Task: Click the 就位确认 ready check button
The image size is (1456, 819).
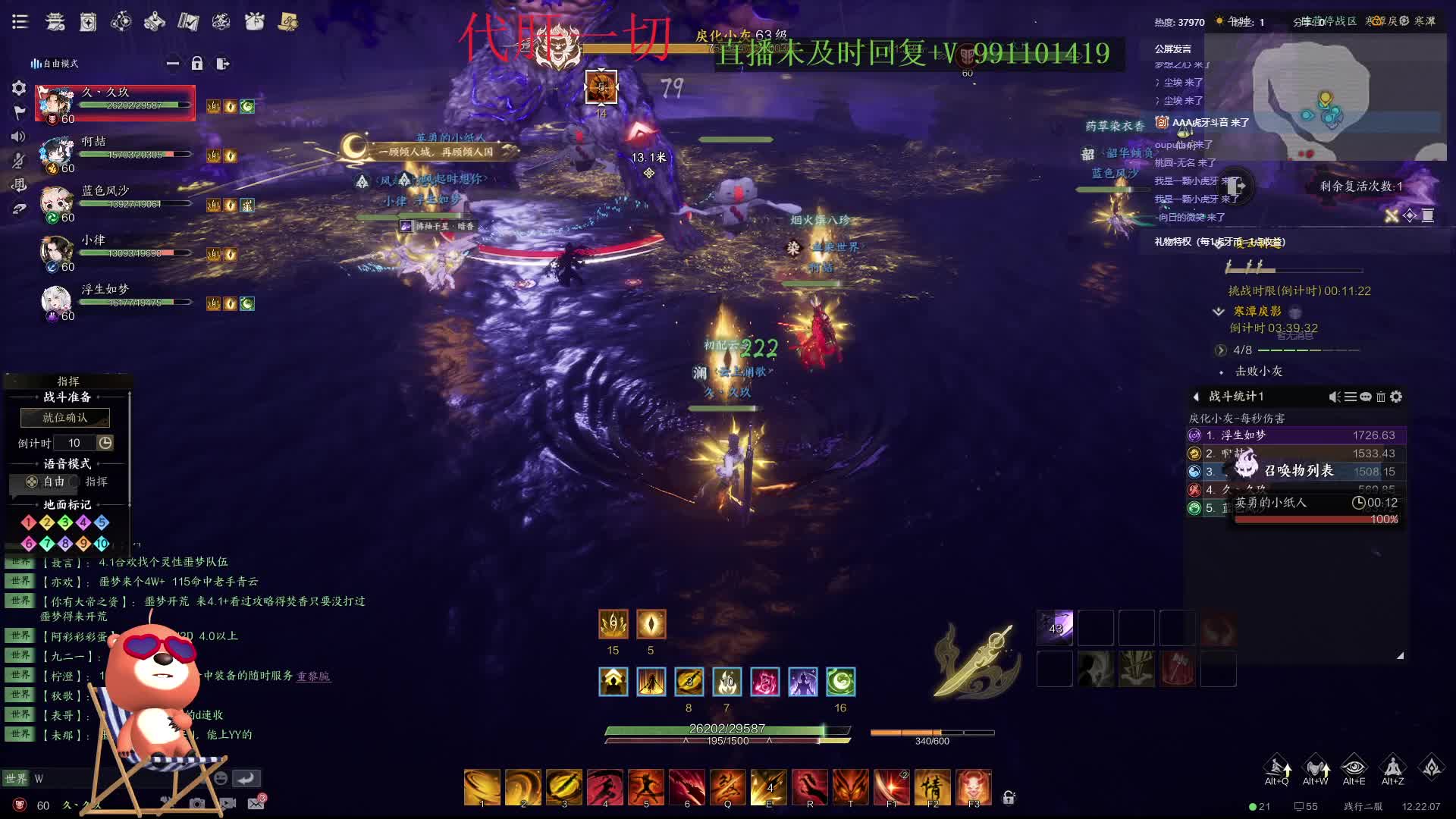Action: point(65,418)
